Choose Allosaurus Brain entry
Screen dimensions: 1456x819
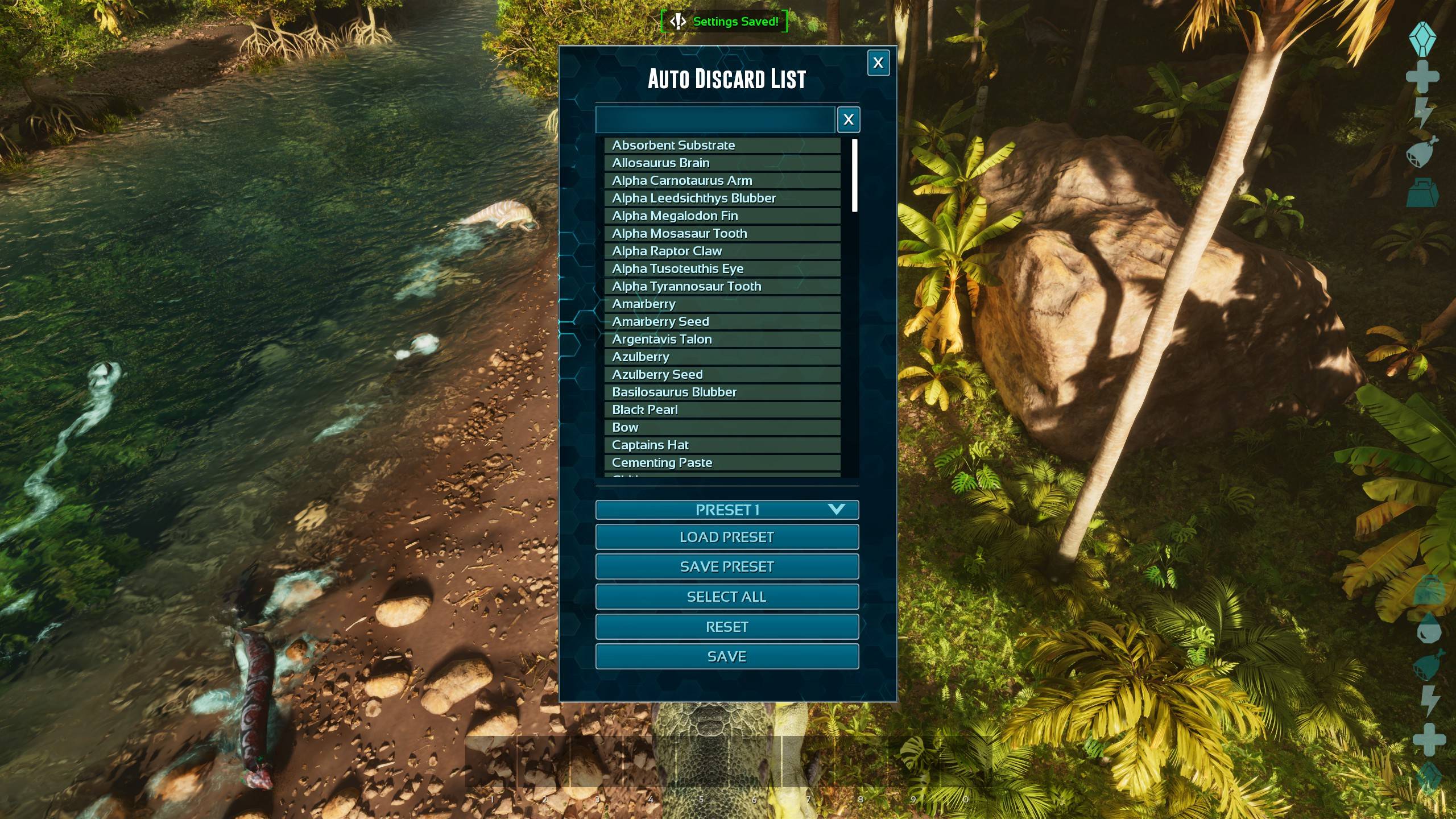(x=722, y=163)
